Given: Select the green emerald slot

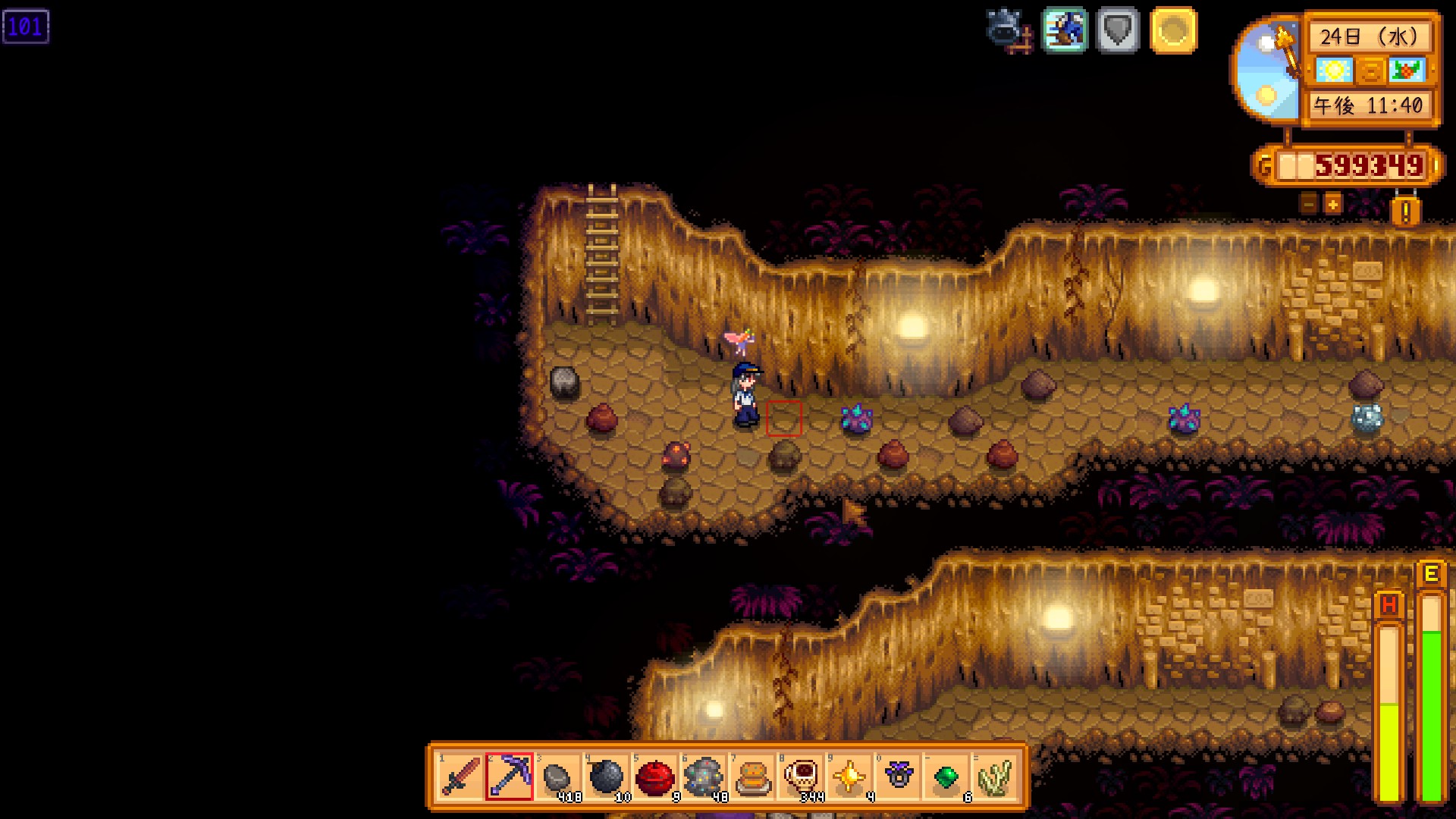Looking at the screenshot, I should [946, 777].
